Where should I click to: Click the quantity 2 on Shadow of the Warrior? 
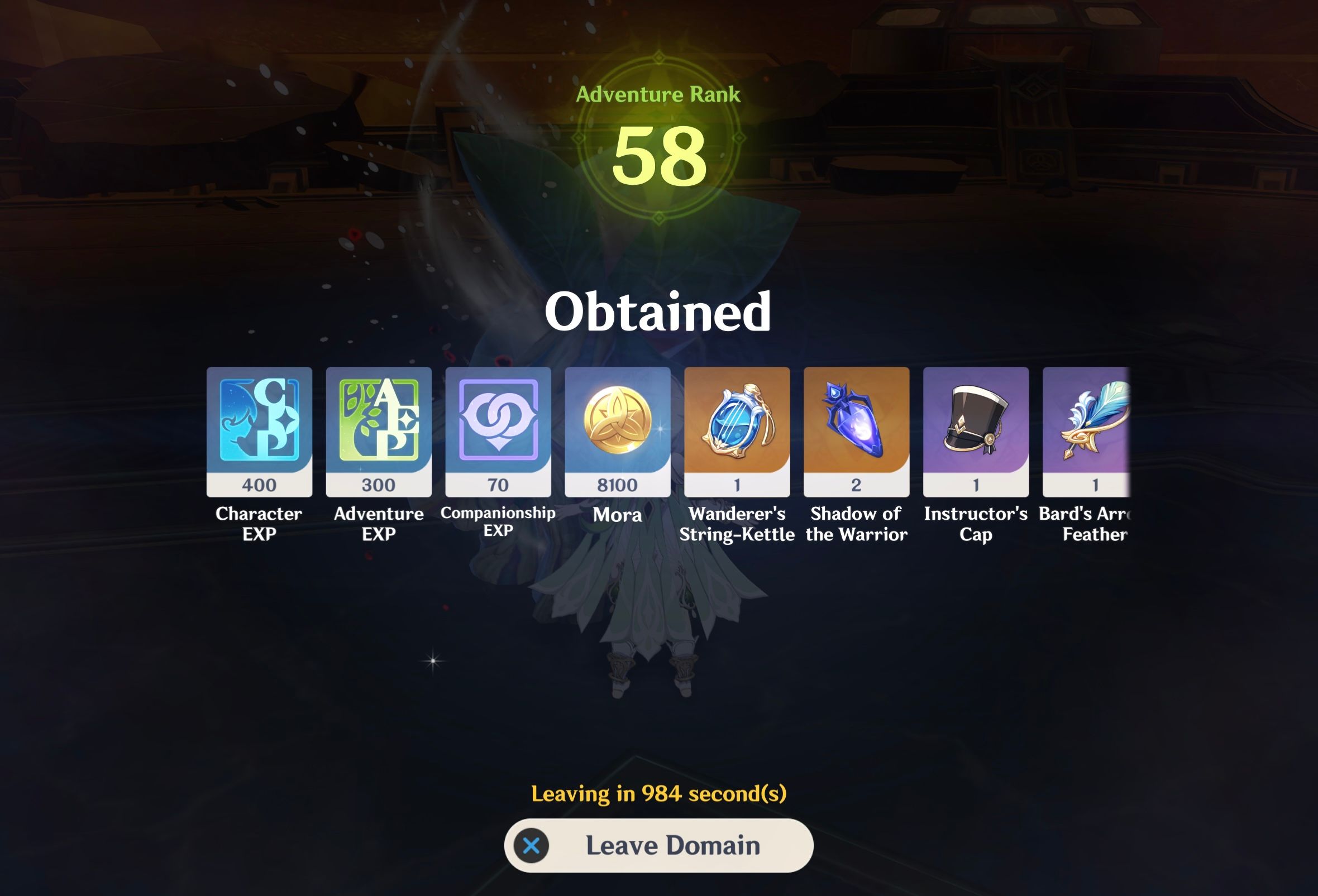click(856, 485)
